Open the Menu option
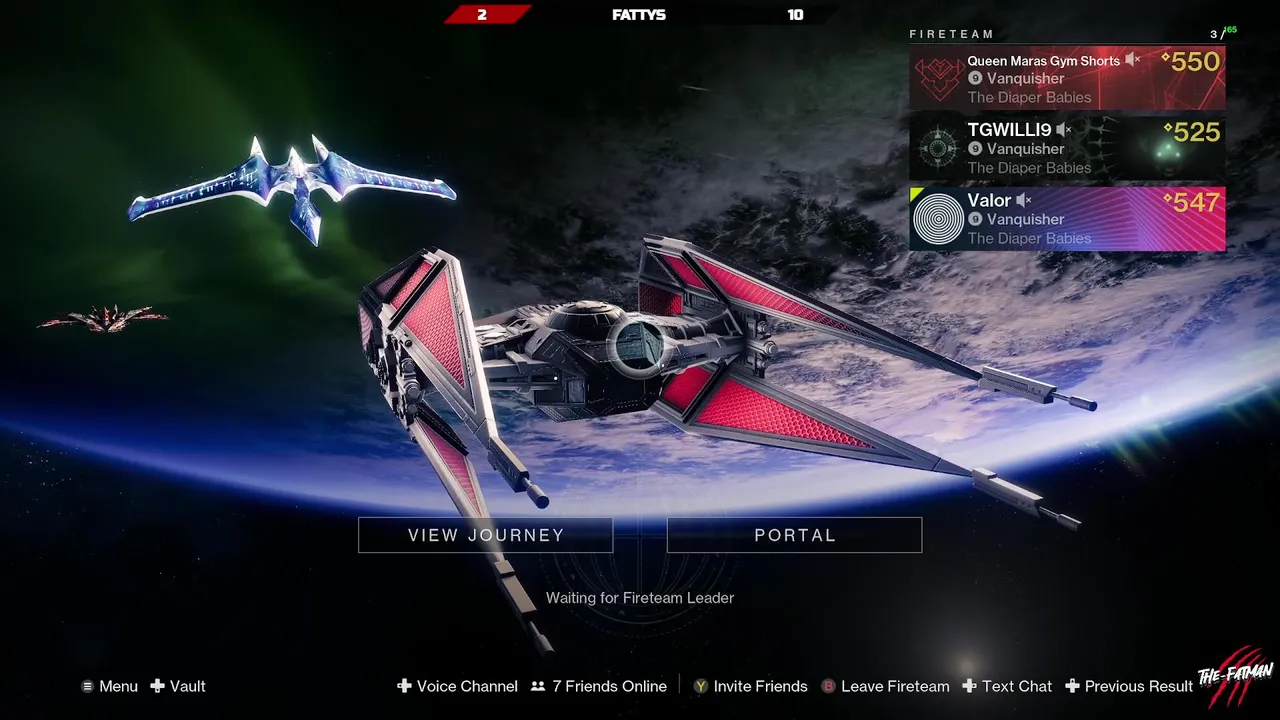This screenshot has width=1280, height=720. (x=110, y=686)
